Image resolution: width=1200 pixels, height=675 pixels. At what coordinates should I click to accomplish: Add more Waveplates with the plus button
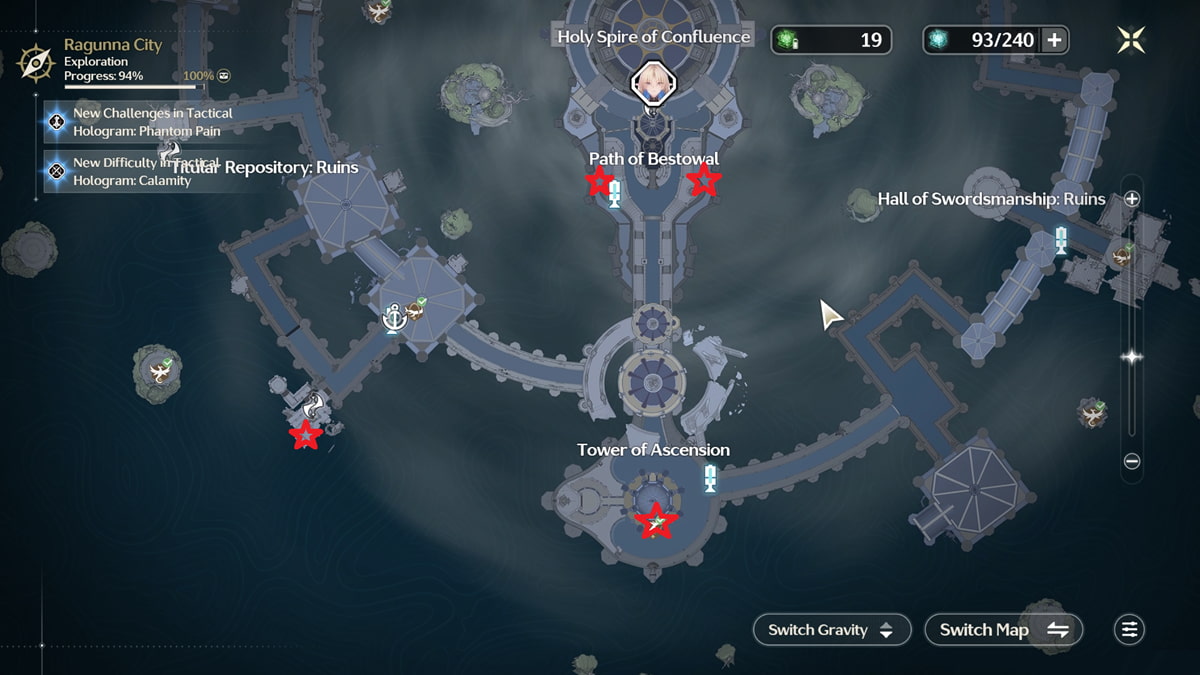(x=1054, y=40)
